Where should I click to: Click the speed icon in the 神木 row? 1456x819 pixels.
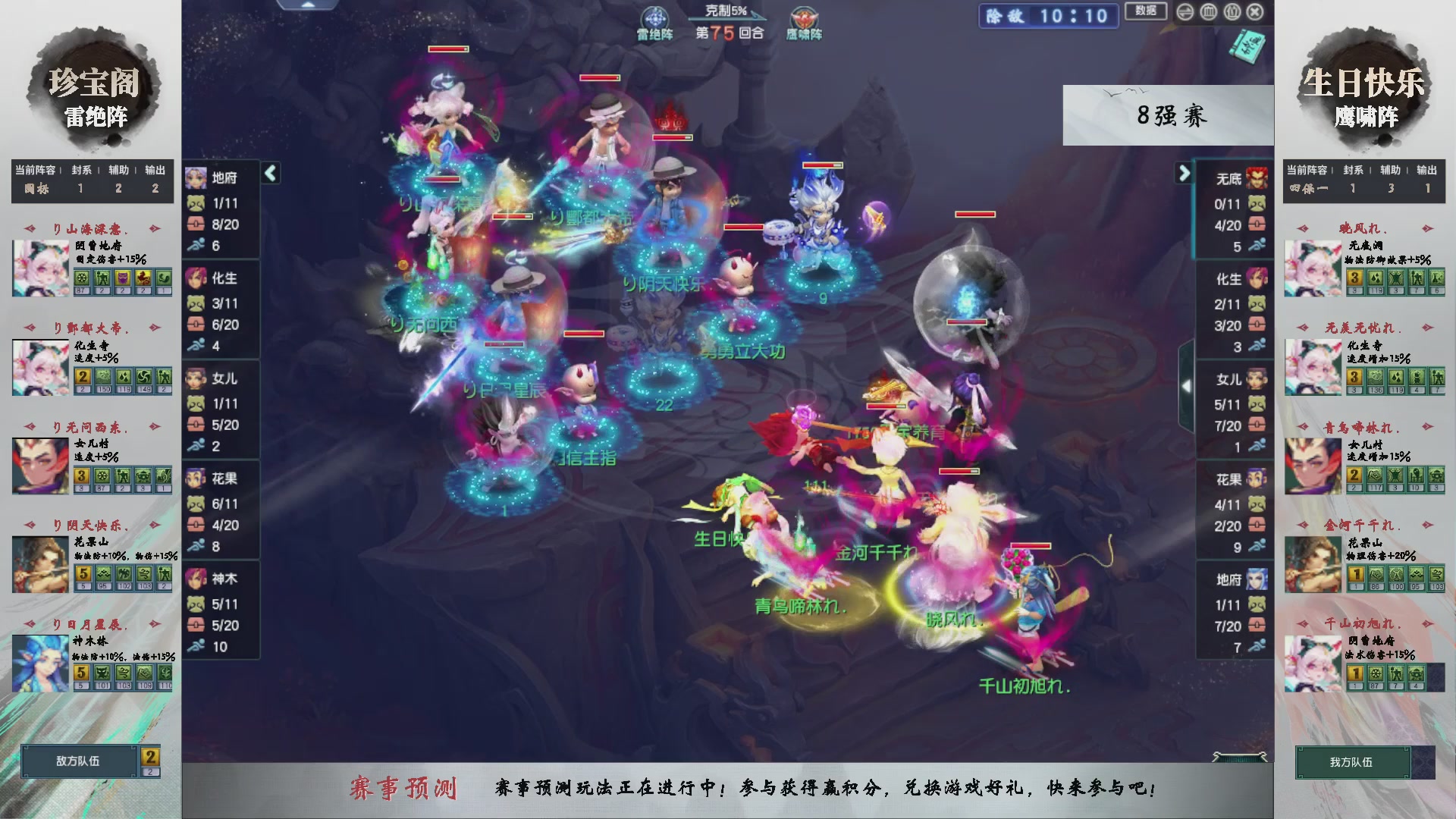click(x=196, y=647)
